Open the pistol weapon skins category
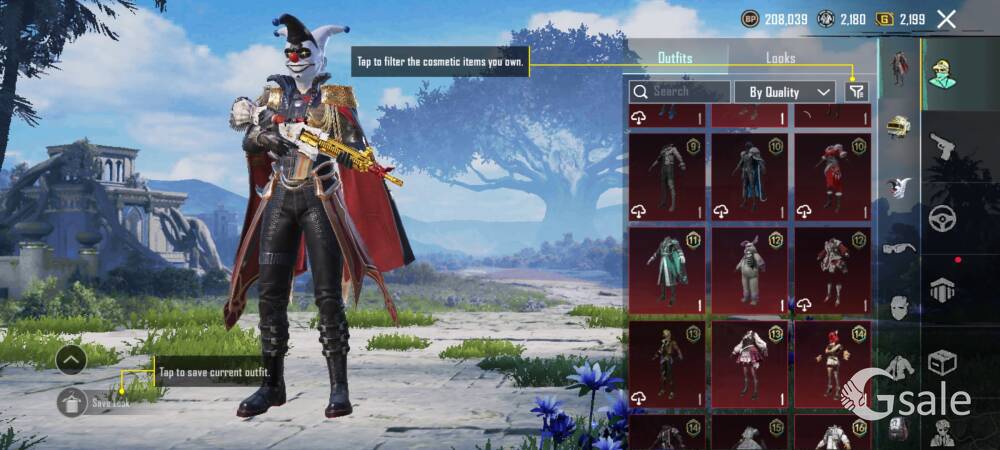The height and width of the screenshot is (450, 1000). 942,147
